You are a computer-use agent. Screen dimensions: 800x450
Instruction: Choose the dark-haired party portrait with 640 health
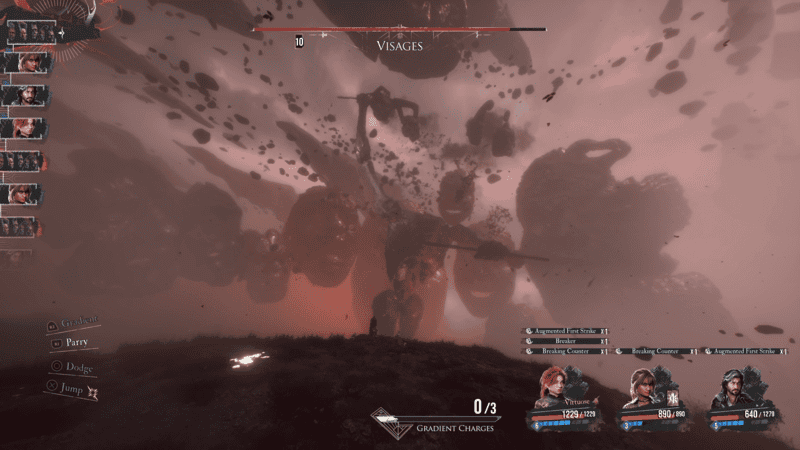(729, 390)
